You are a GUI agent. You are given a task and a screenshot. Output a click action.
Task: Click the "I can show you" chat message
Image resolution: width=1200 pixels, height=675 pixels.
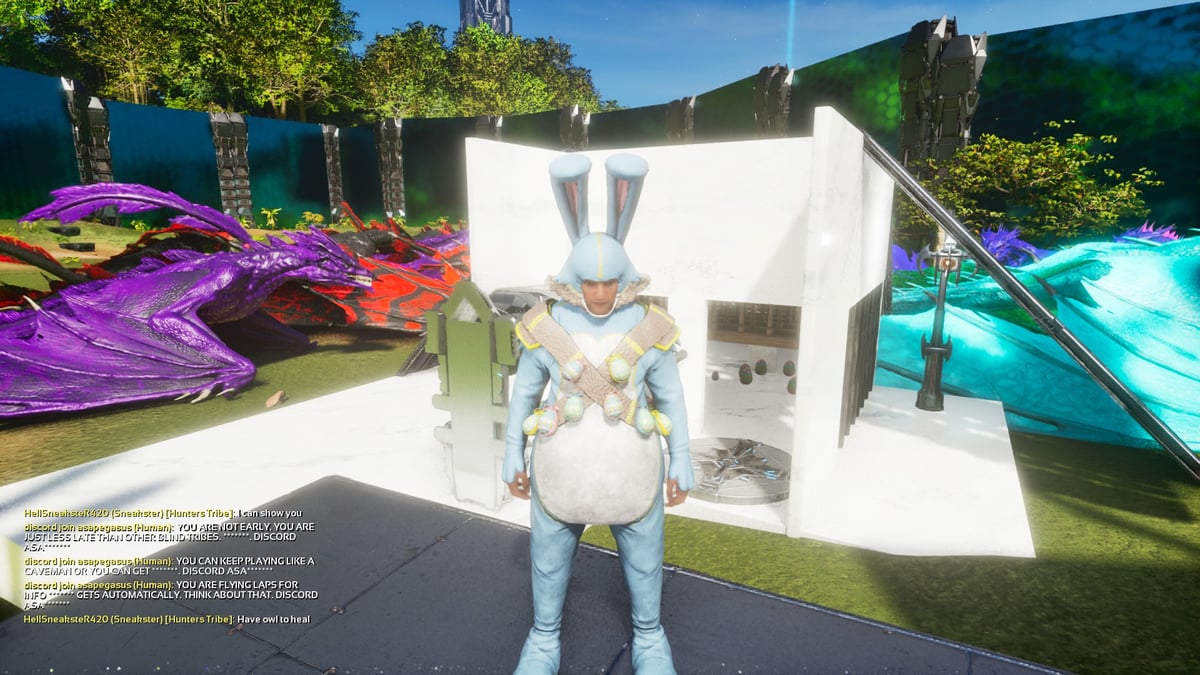268,513
